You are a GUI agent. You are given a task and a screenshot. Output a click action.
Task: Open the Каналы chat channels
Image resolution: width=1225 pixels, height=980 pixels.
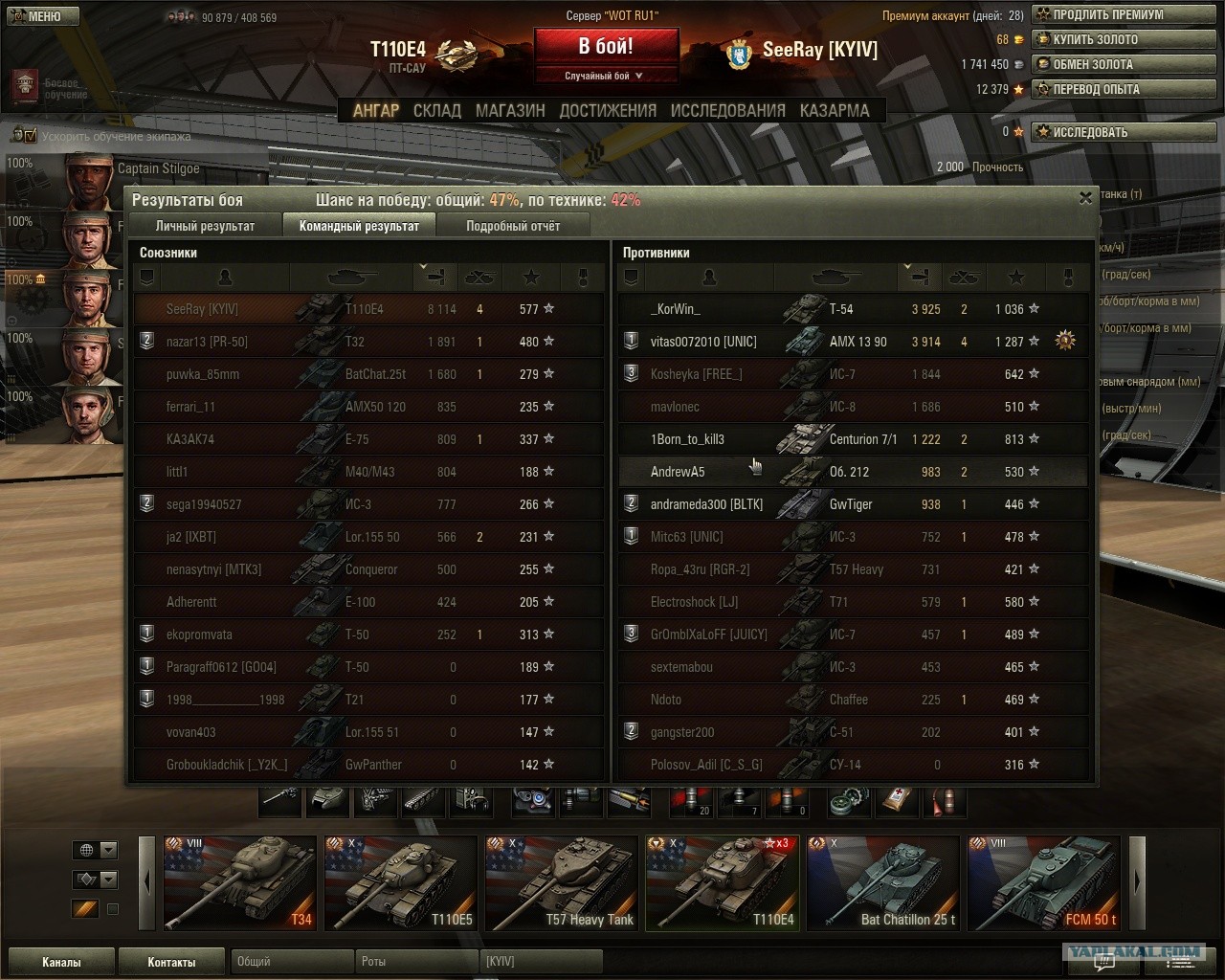point(61,962)
